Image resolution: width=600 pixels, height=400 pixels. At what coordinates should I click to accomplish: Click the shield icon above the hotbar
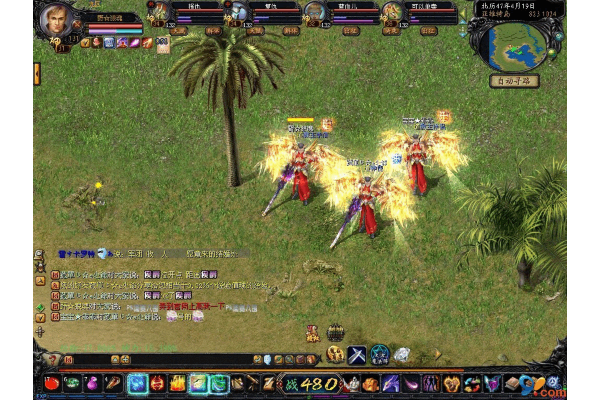point(267,359)
